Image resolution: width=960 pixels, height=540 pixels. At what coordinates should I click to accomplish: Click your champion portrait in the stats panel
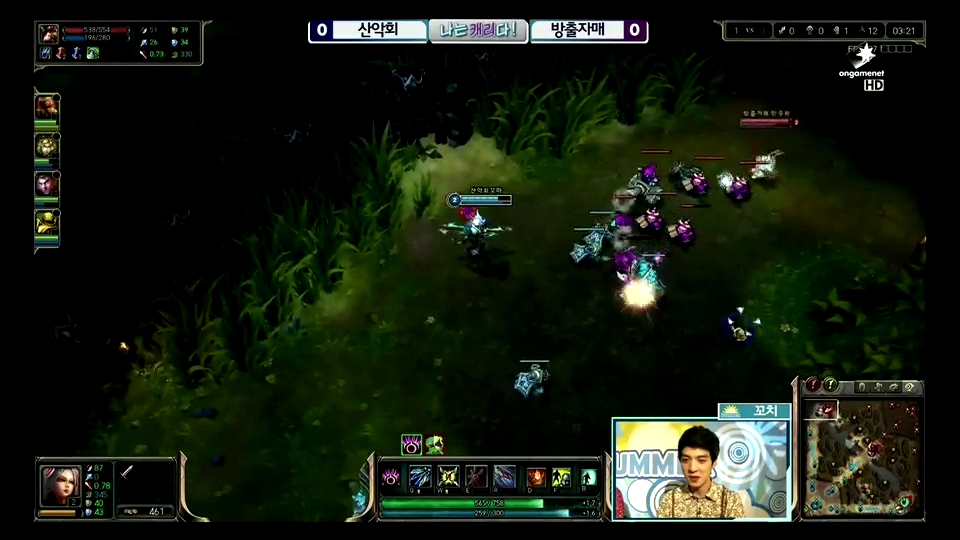pyautogui.click(x=60, y=485)
